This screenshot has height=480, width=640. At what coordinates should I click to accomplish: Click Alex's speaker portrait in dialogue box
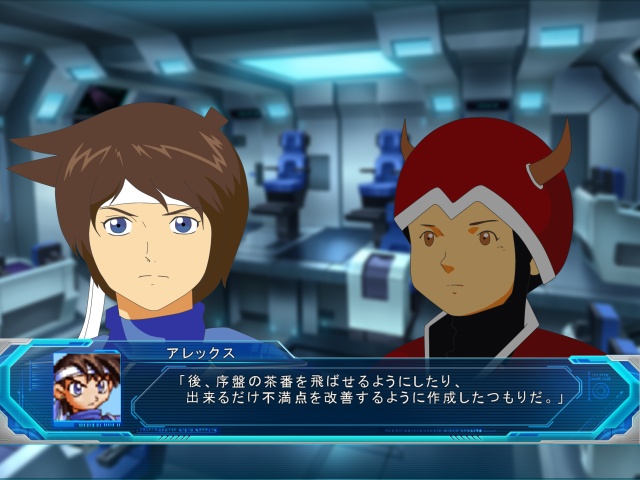tap(87, 389)
